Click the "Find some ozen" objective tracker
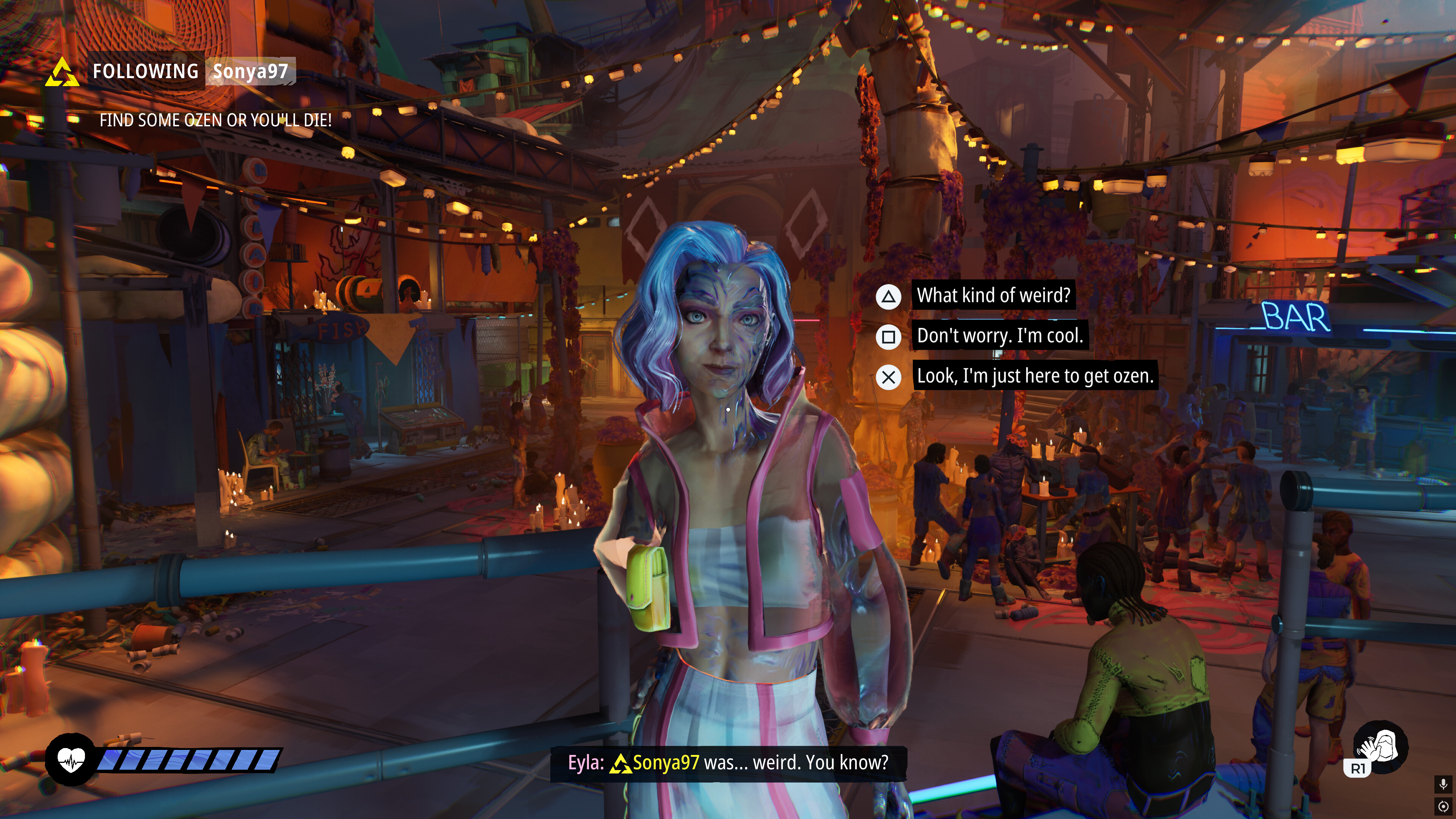The height and width of the screenshot is (819, 1456). point(215,120)
